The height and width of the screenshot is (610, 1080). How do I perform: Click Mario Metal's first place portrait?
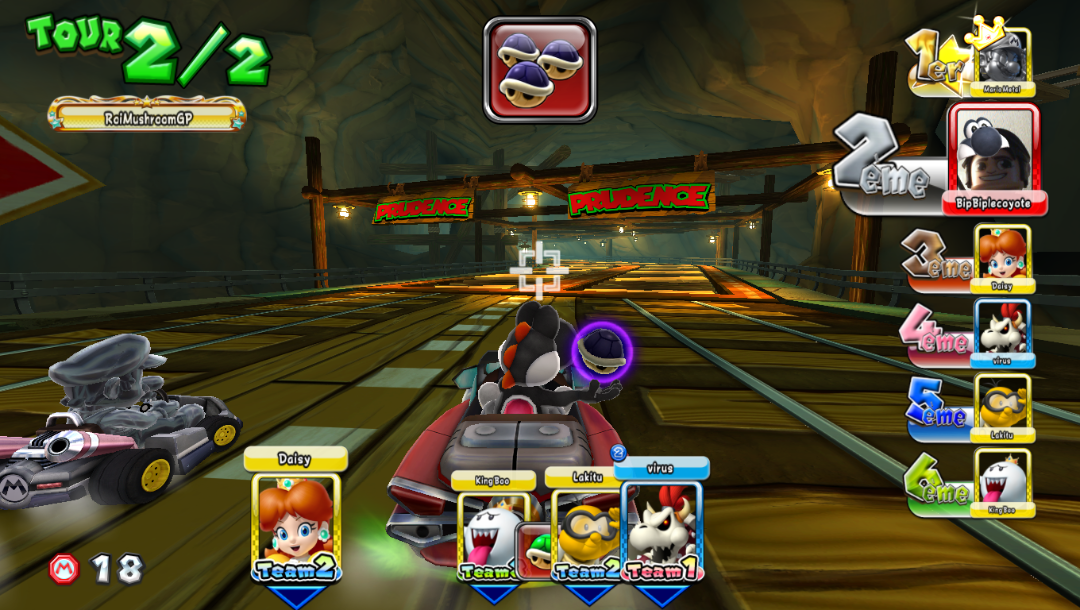[1002, 60]
